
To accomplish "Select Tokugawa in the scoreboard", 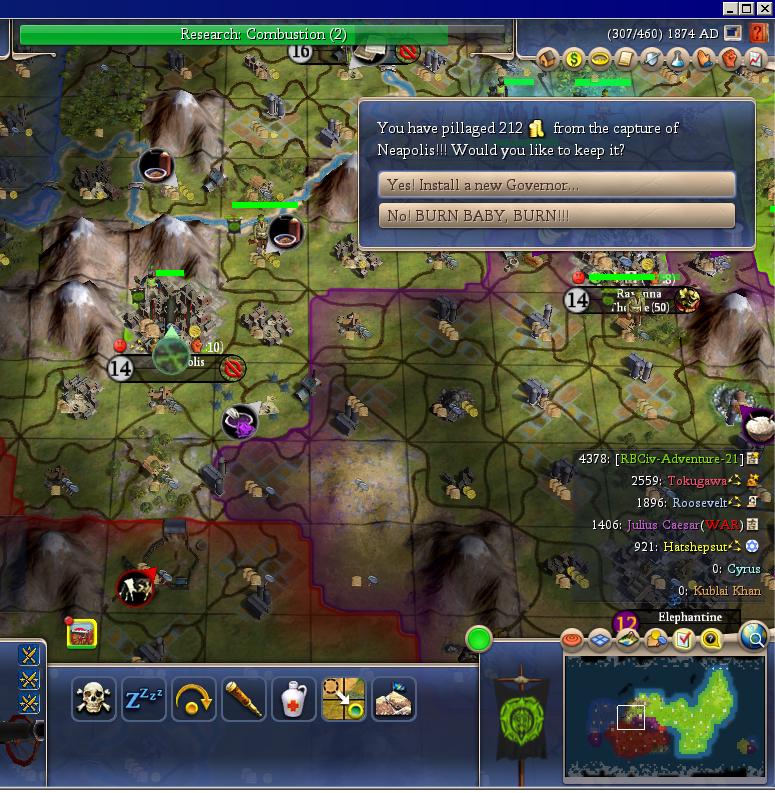I will pyautogui.click(x=699, y=481).
